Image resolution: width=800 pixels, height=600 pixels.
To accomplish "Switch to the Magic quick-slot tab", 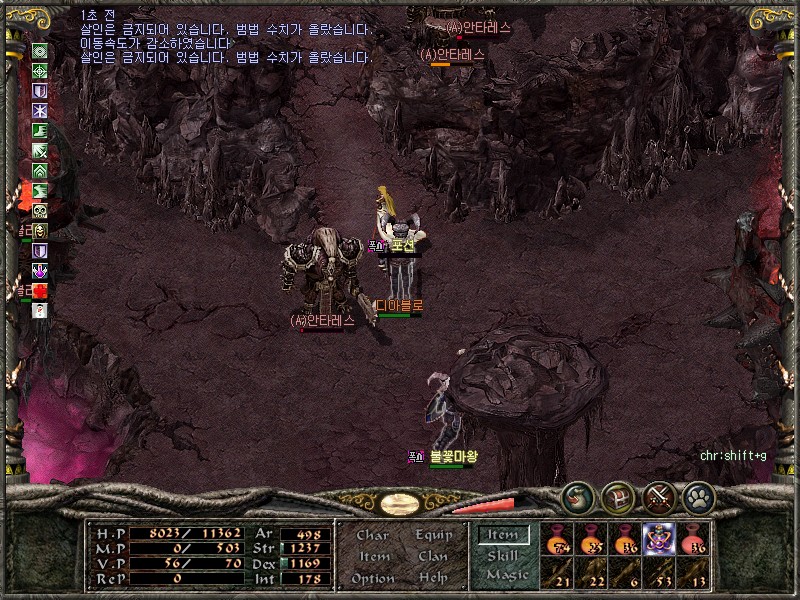I will point(506,575).
